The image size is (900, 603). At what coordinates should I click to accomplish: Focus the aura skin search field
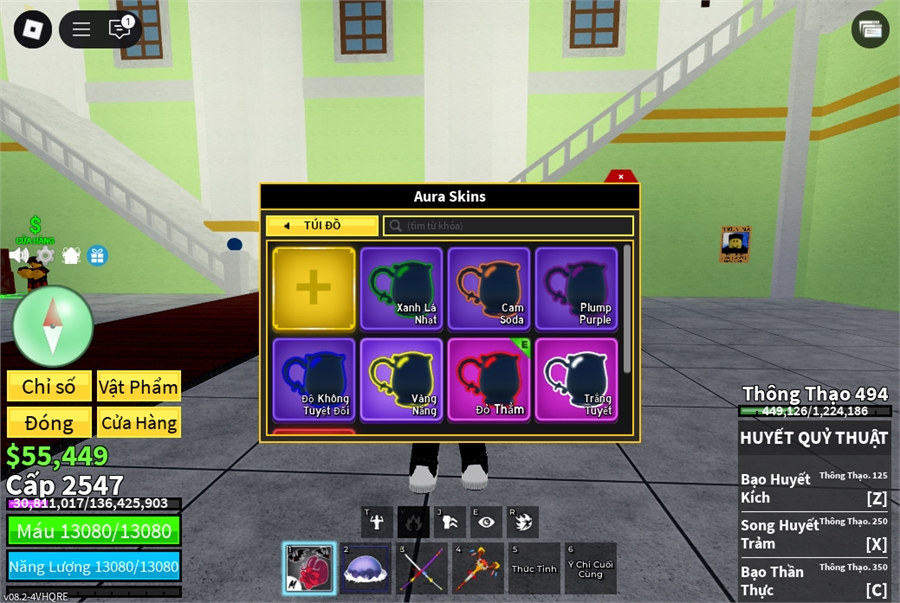[x=508, y=226]
